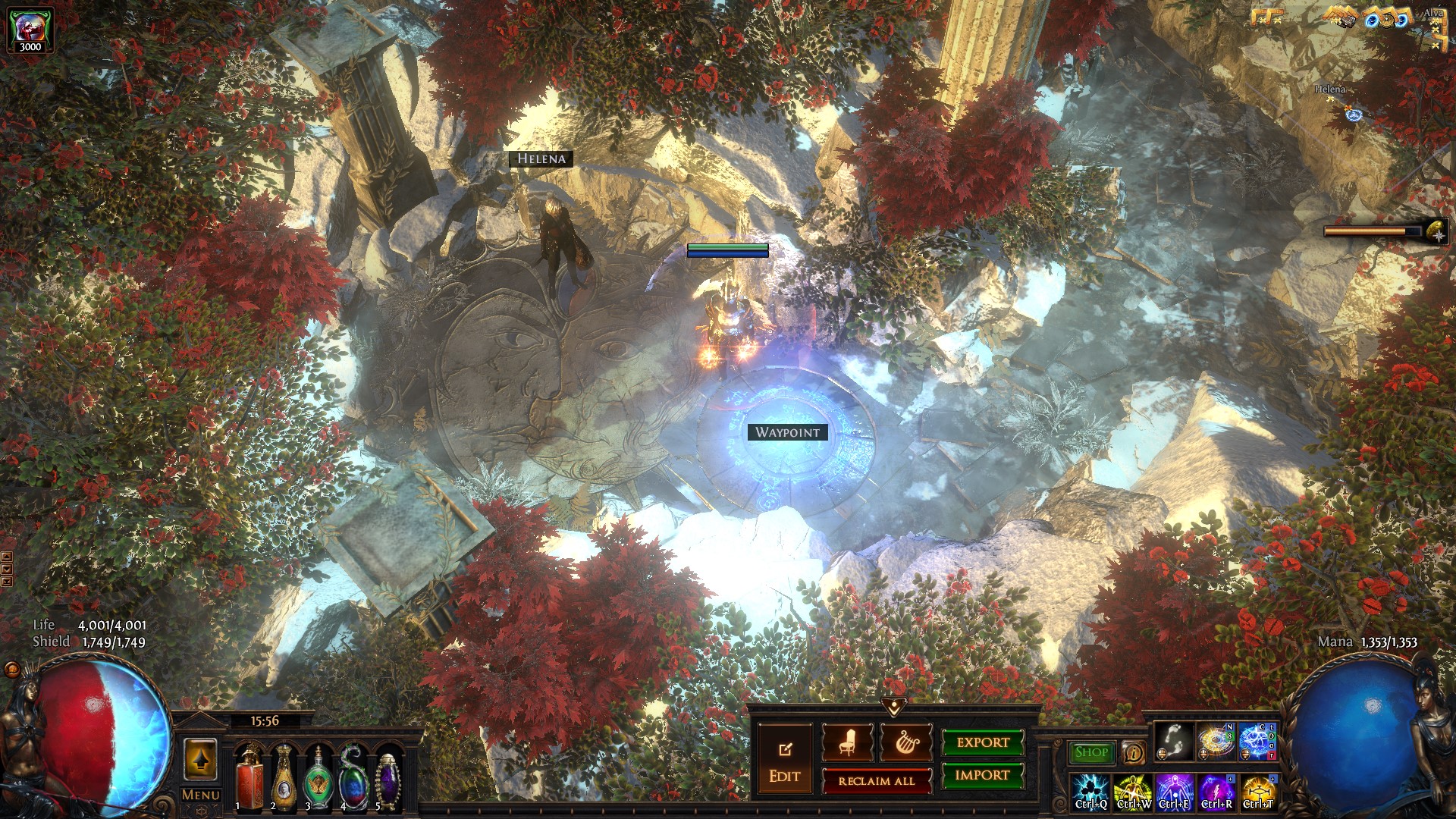Open the Shop
The image size is (1456, 819).
[x=1091, y=752]
